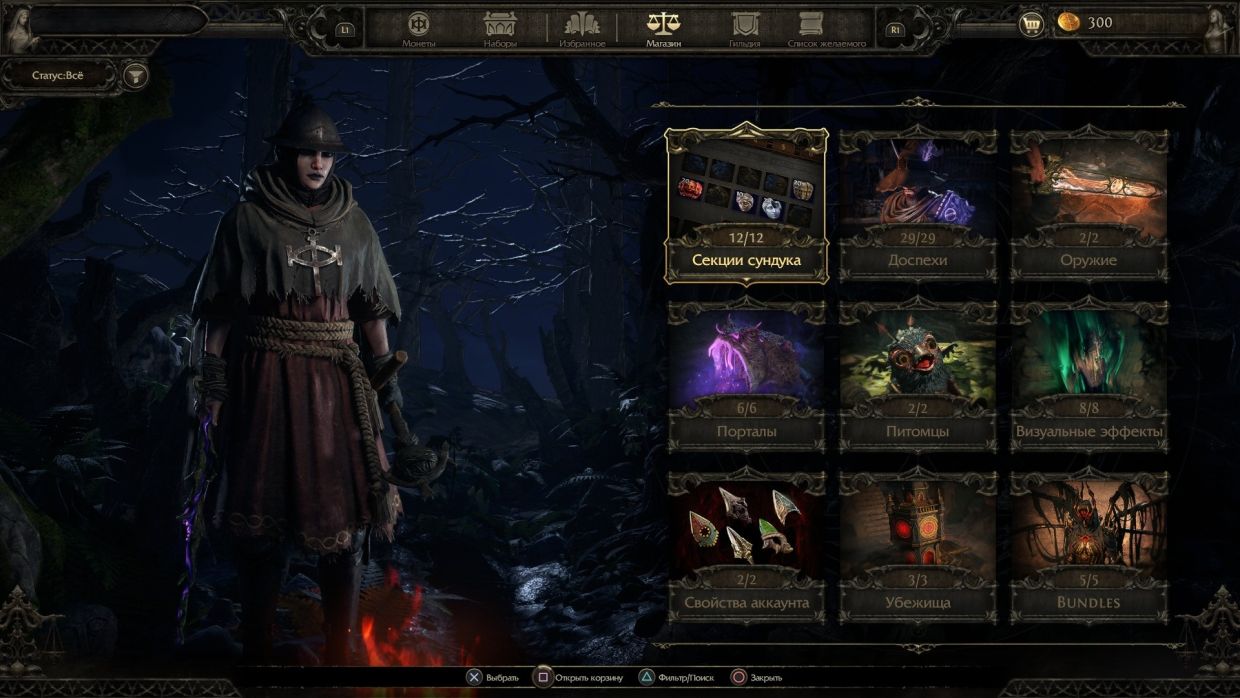Open the Доспехи category tile
The image size is (1240, 698).
click(917, 204)
